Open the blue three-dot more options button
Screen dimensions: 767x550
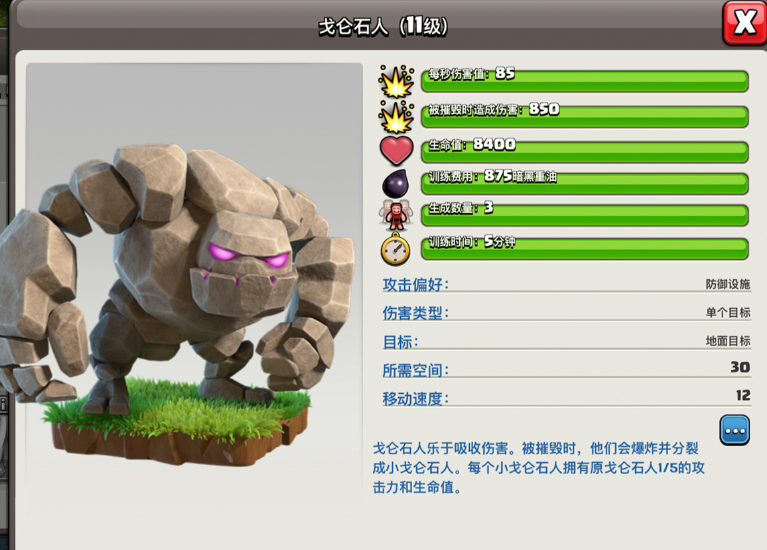point(735,430)
